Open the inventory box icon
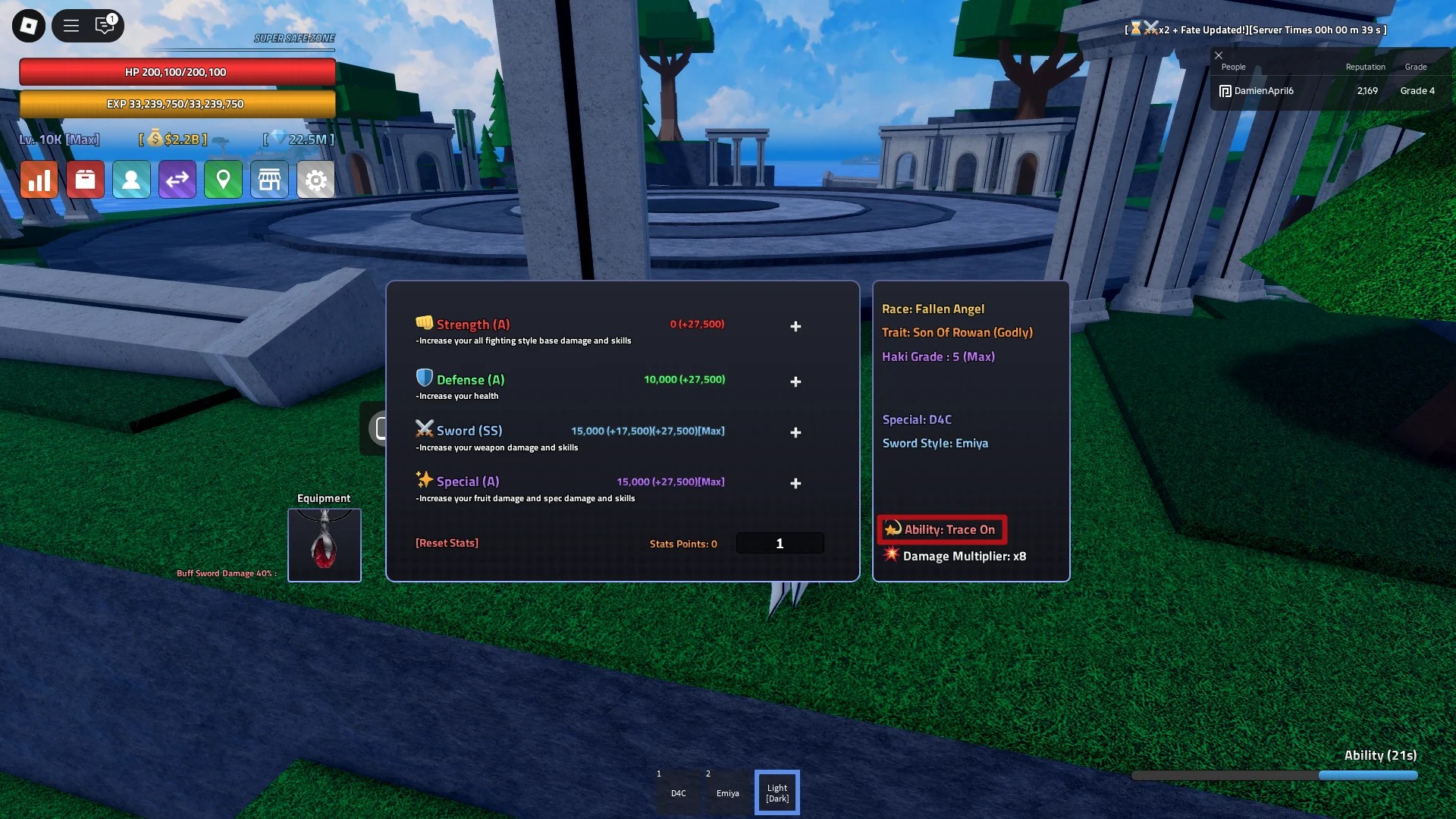Image resolution: width=1456 pixels, height=819 pixels. coord(85,180)
